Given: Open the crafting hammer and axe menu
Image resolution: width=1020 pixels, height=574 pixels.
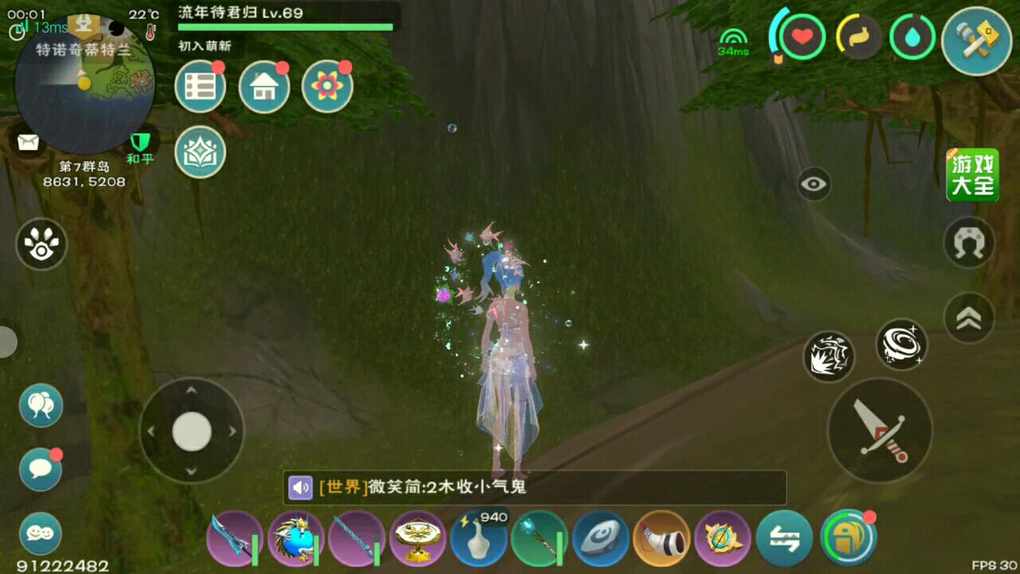Looking at the screenshot, I should coord(976,41).
